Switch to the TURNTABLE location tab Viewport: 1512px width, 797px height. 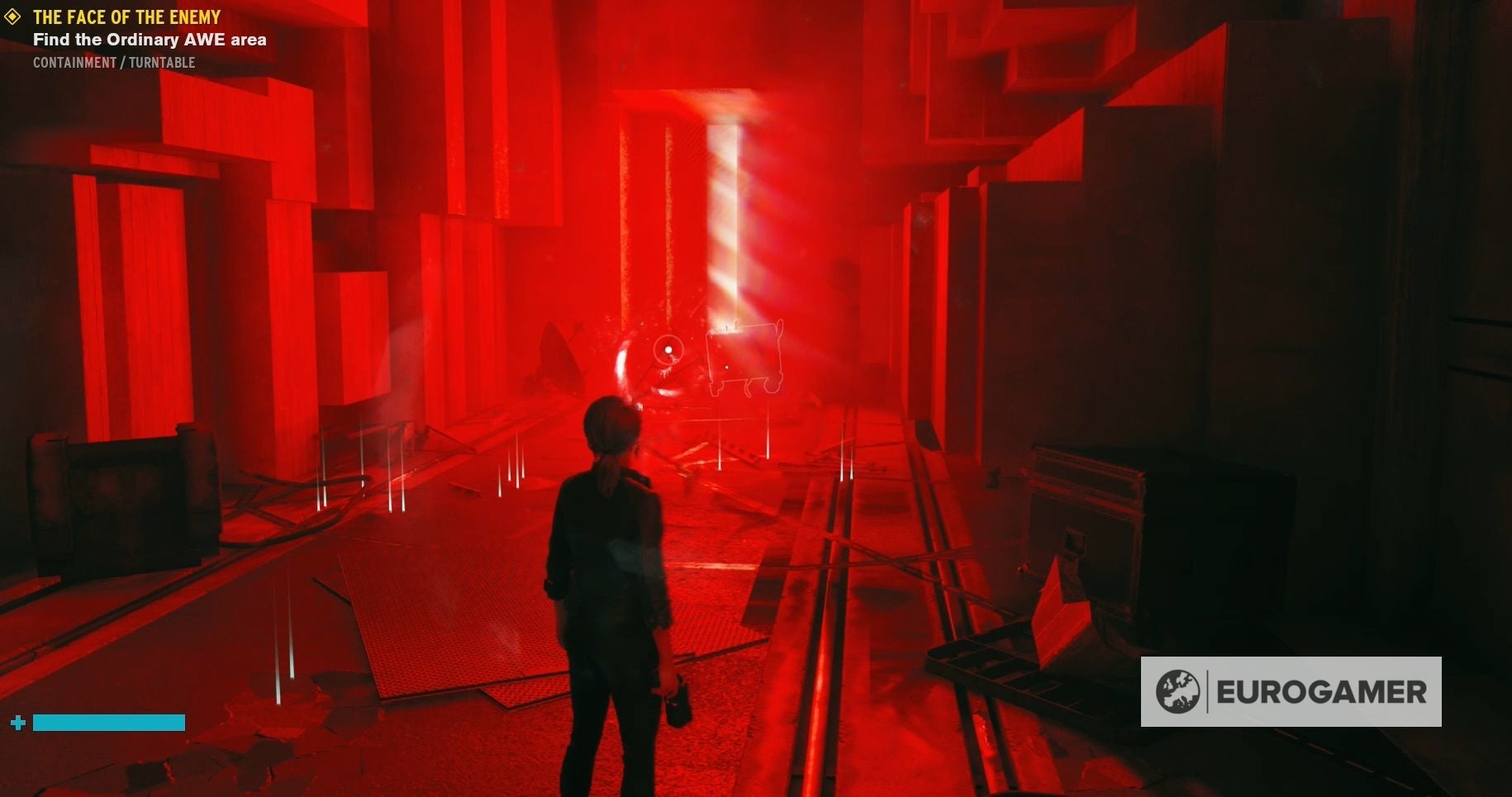point(163,62)
